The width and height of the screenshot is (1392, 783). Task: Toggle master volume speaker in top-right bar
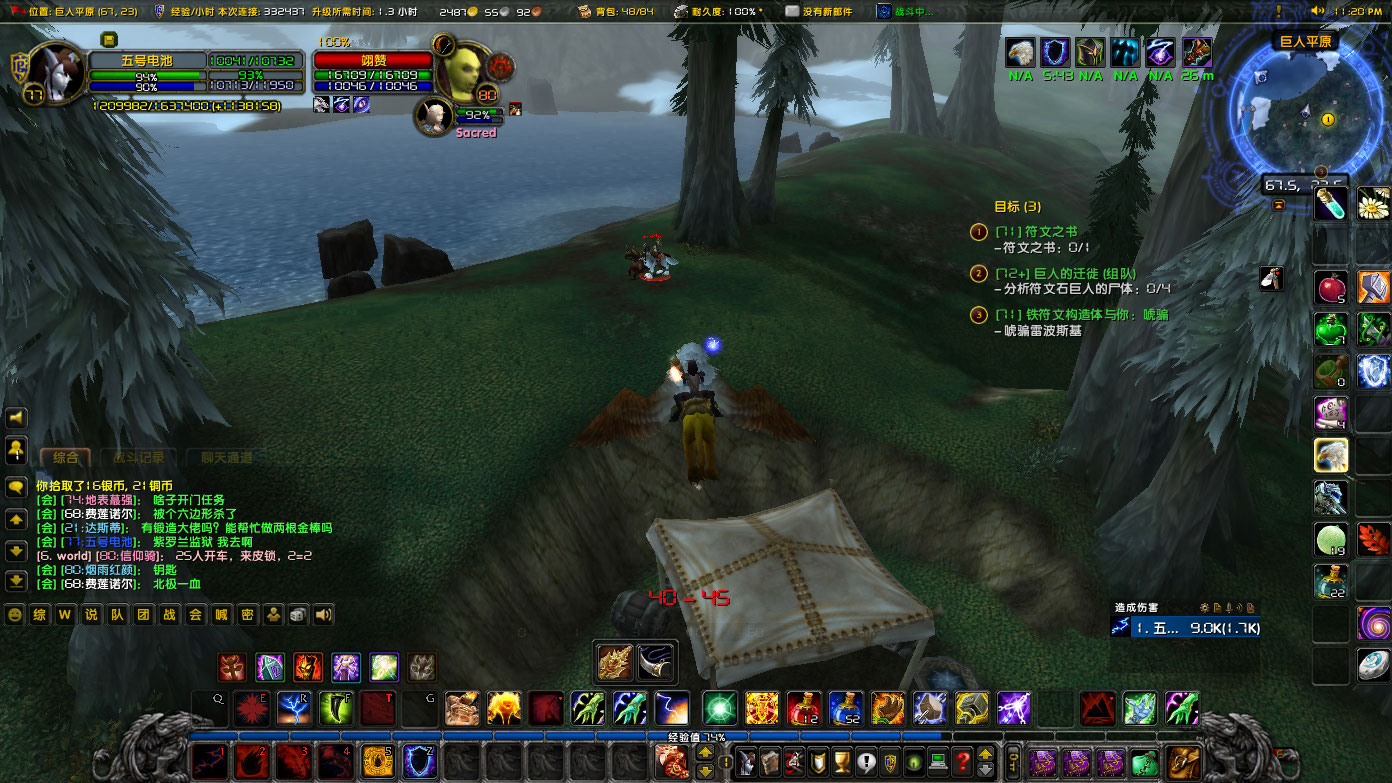(x=1318, y=10)
